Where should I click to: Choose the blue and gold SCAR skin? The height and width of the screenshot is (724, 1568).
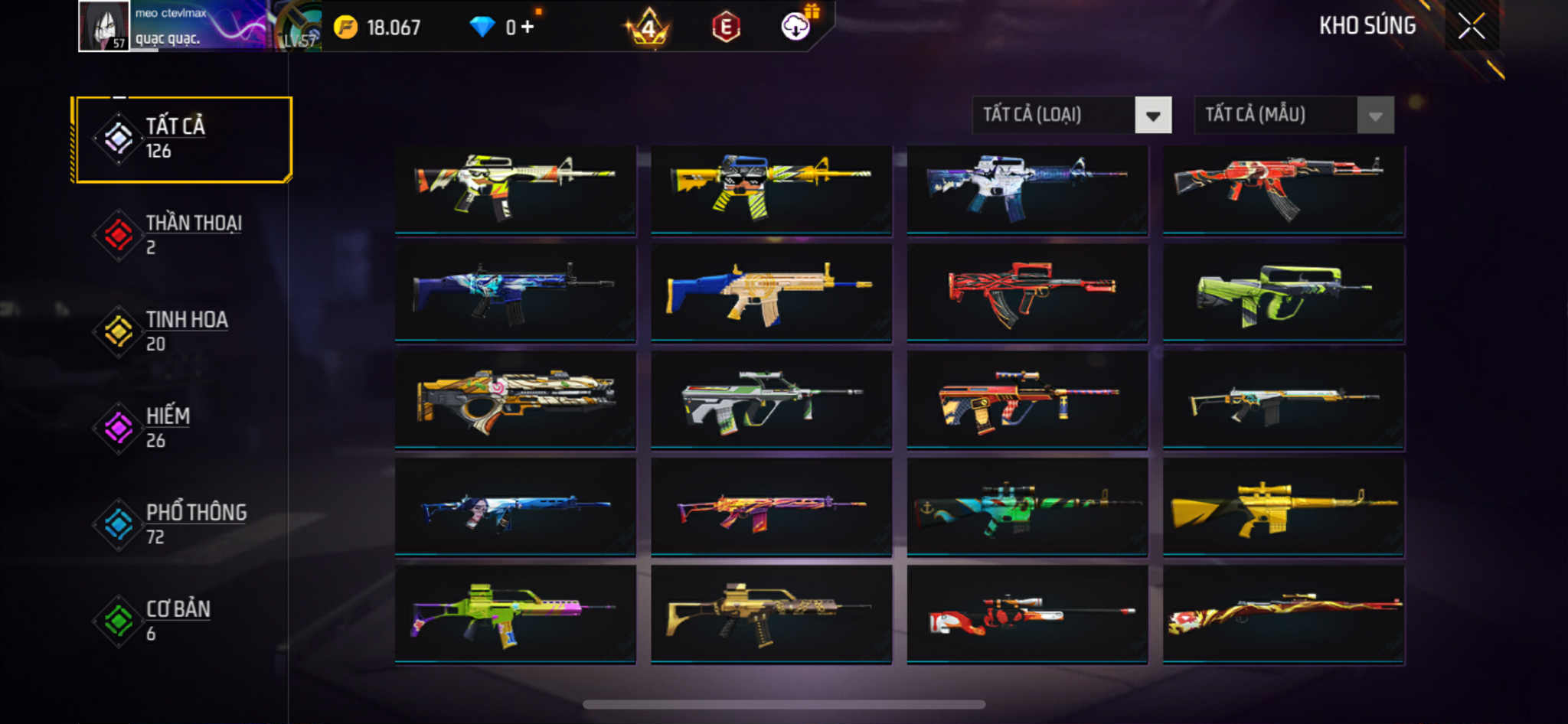771,292
